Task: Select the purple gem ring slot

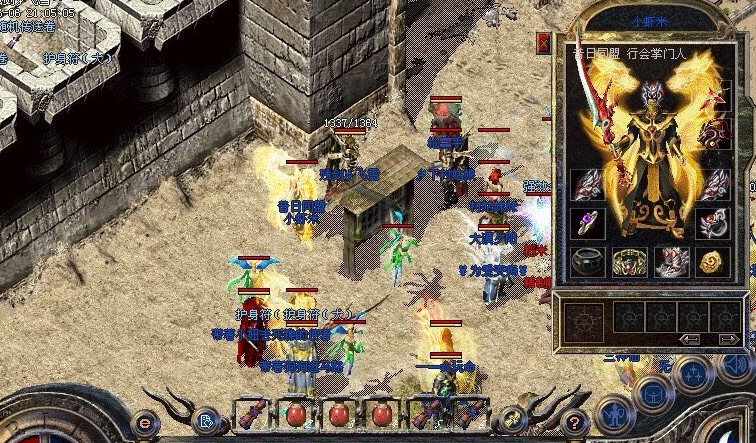Action: tap(586, 223)
